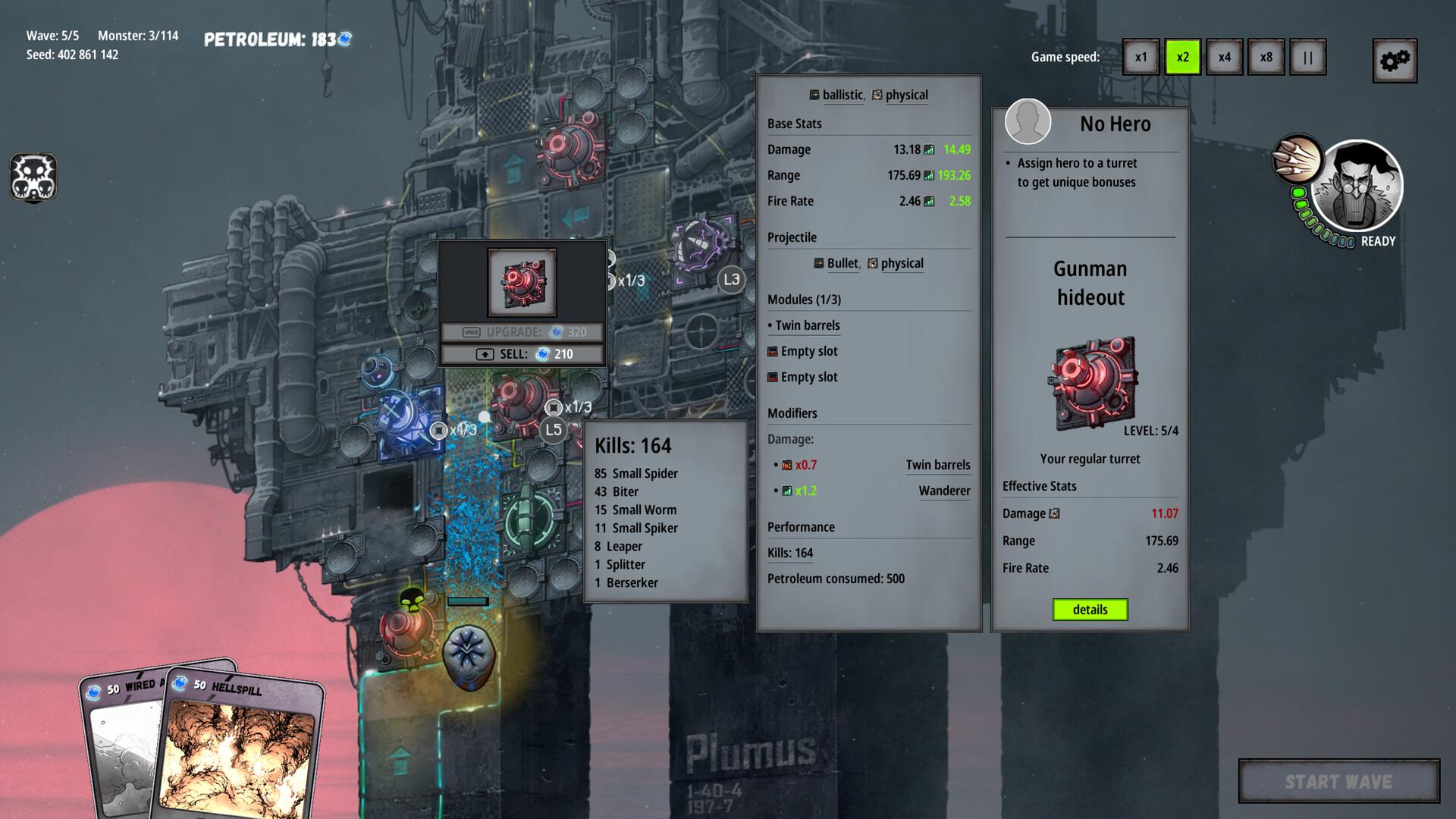This screenshot has width=1456, height=819.
Task: Choose the x8 game speed
Action: (1266, 58)
